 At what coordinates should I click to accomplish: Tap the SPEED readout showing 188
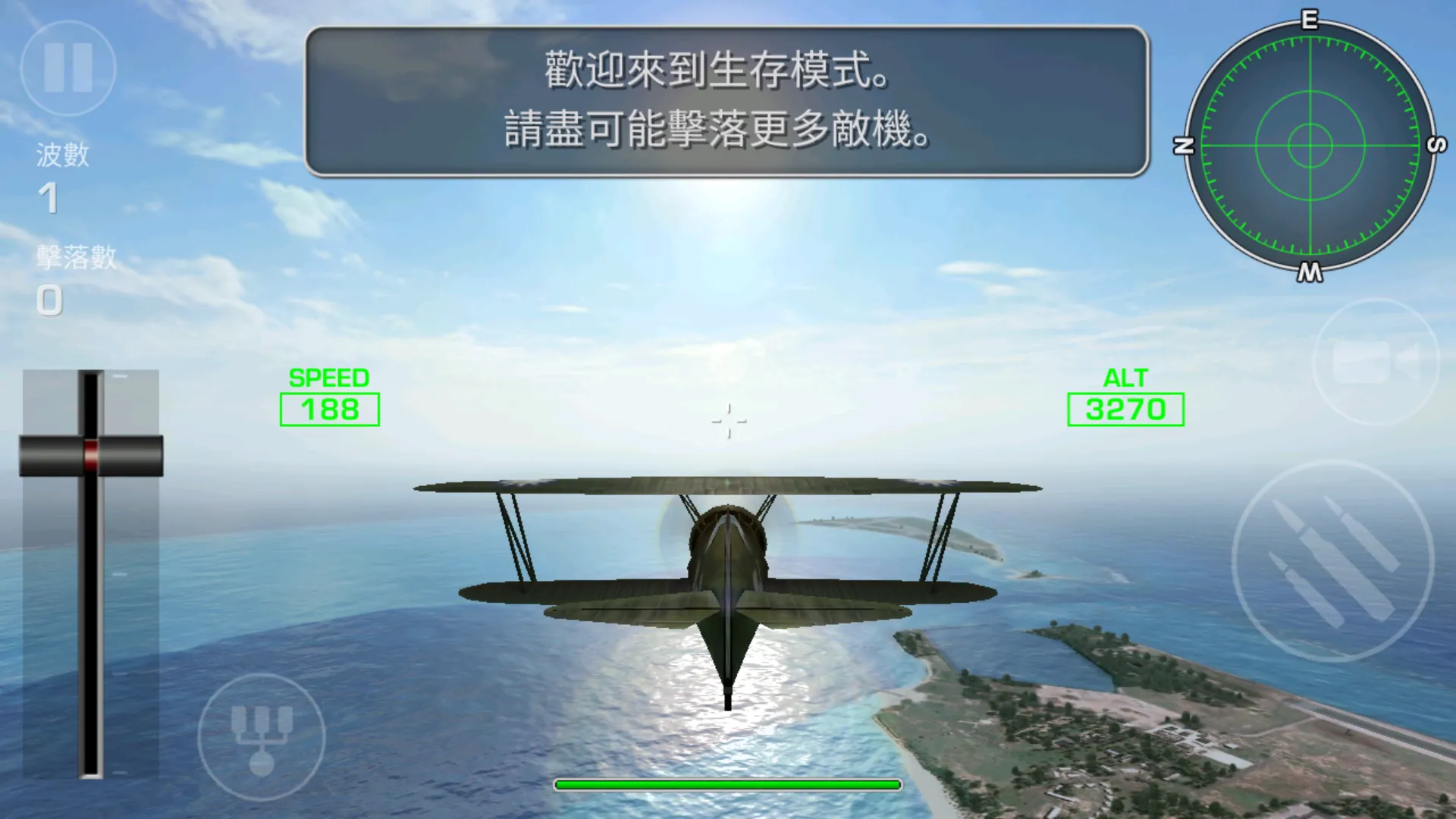(328, 409)
